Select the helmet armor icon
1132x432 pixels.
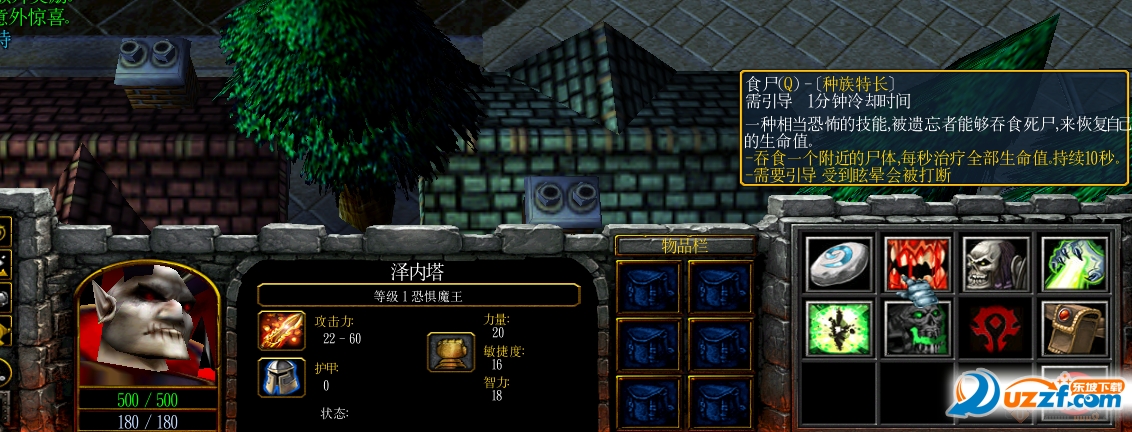point(281,377)
